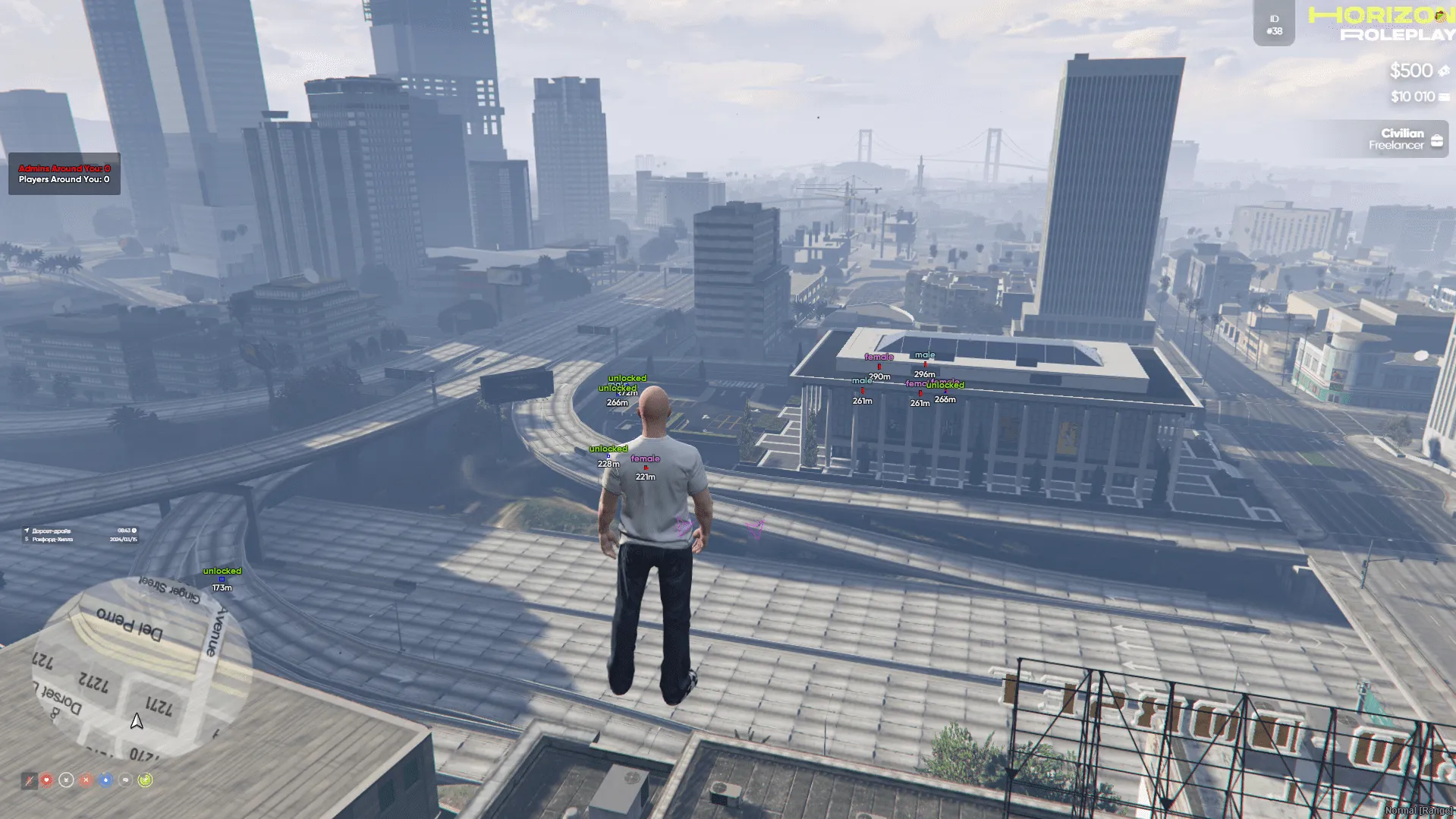Click the Horizon Roleplay server logo
This screenshot has height=819, width=1456.
tap(1382, 24)
